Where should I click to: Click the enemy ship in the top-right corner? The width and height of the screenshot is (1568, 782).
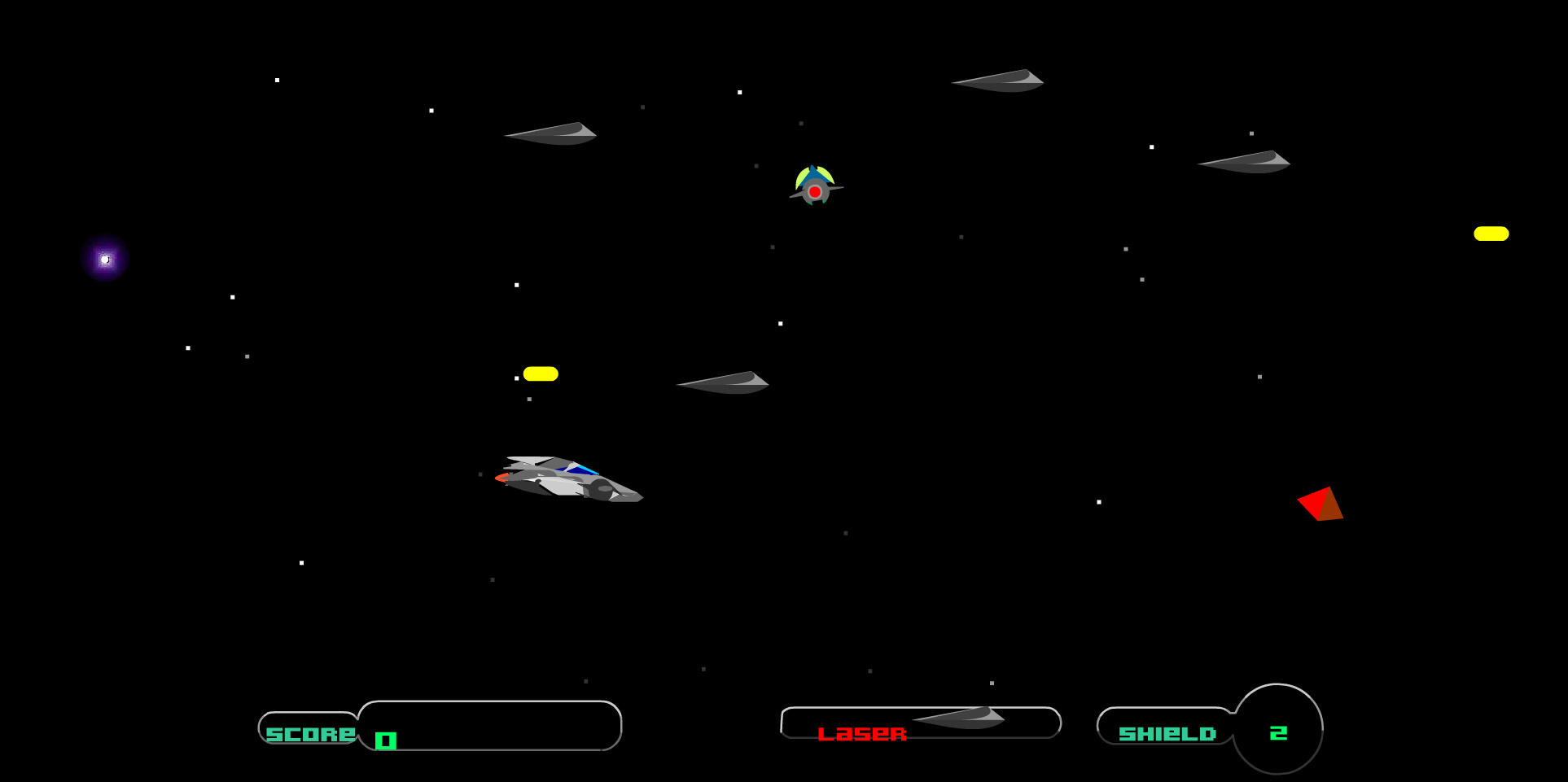(997, 80)
